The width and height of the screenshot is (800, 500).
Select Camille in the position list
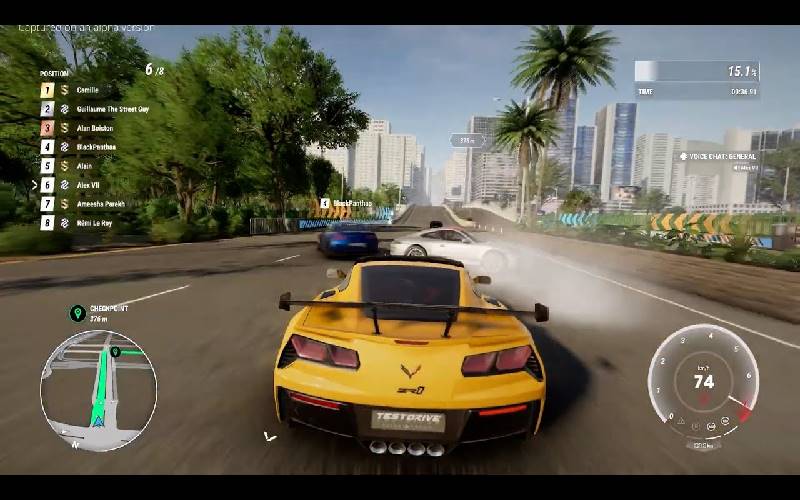(88, 90)
